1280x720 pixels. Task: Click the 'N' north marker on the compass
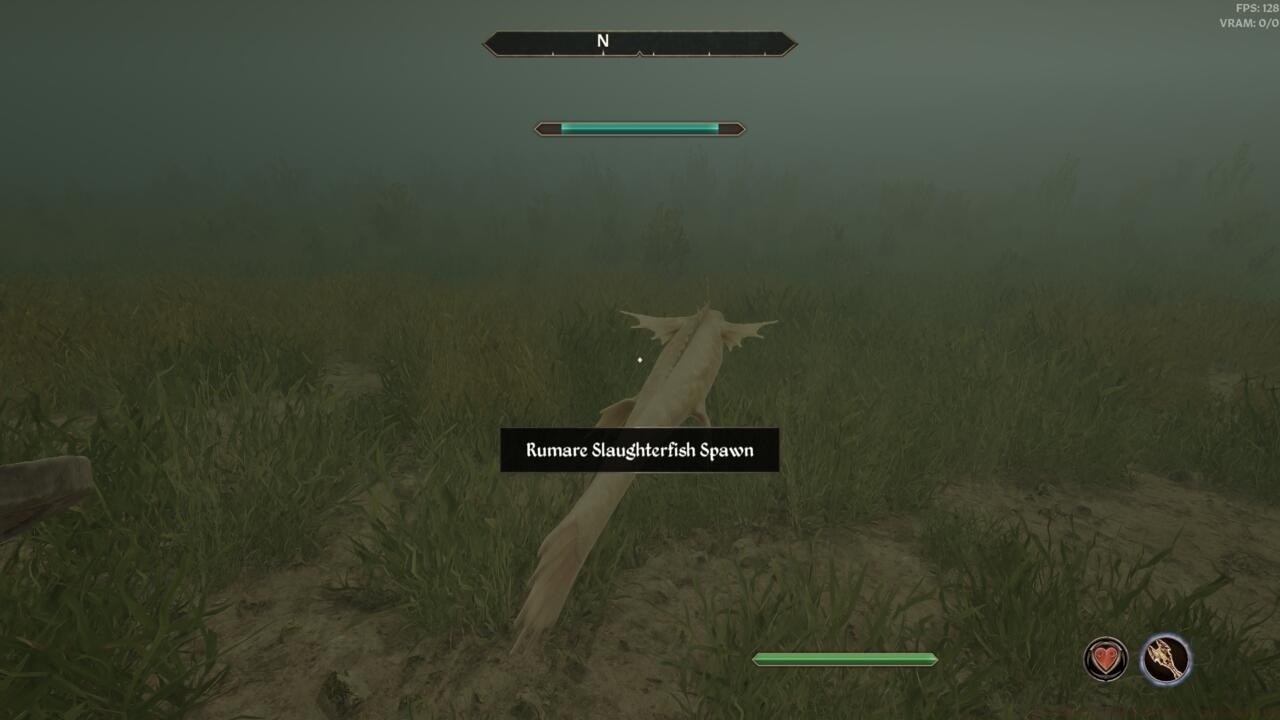[601, 42]
